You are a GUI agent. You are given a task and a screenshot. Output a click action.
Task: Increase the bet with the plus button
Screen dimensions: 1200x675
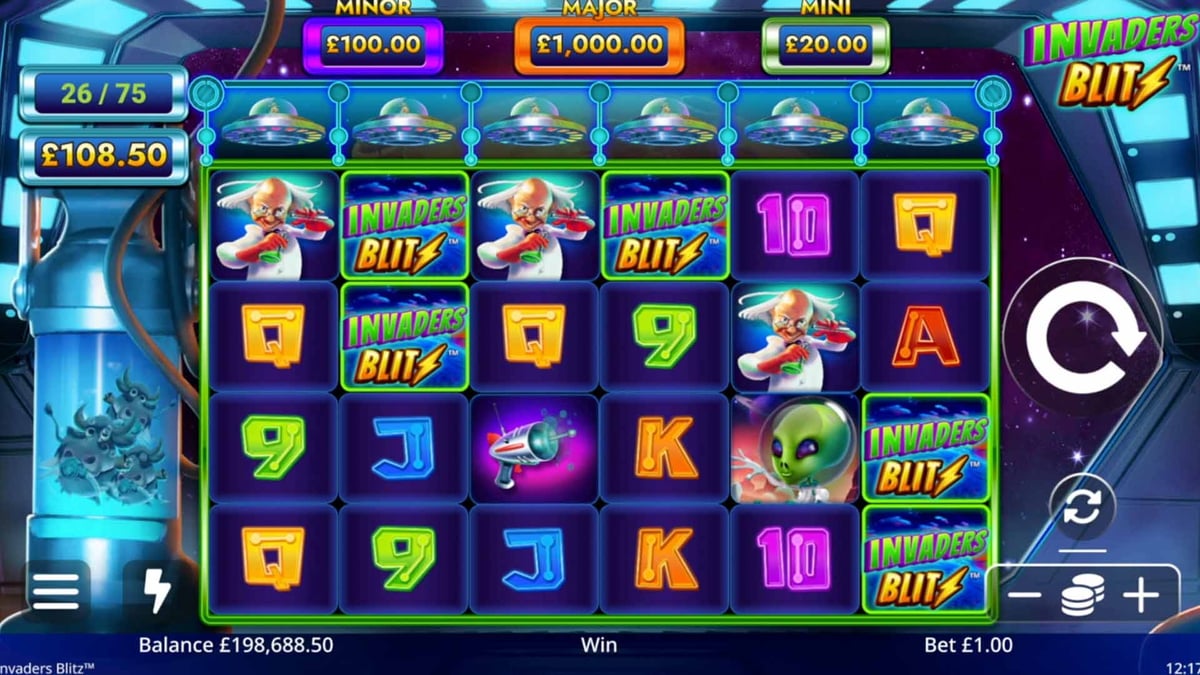pyautogui.click(x=1140, y=597)
